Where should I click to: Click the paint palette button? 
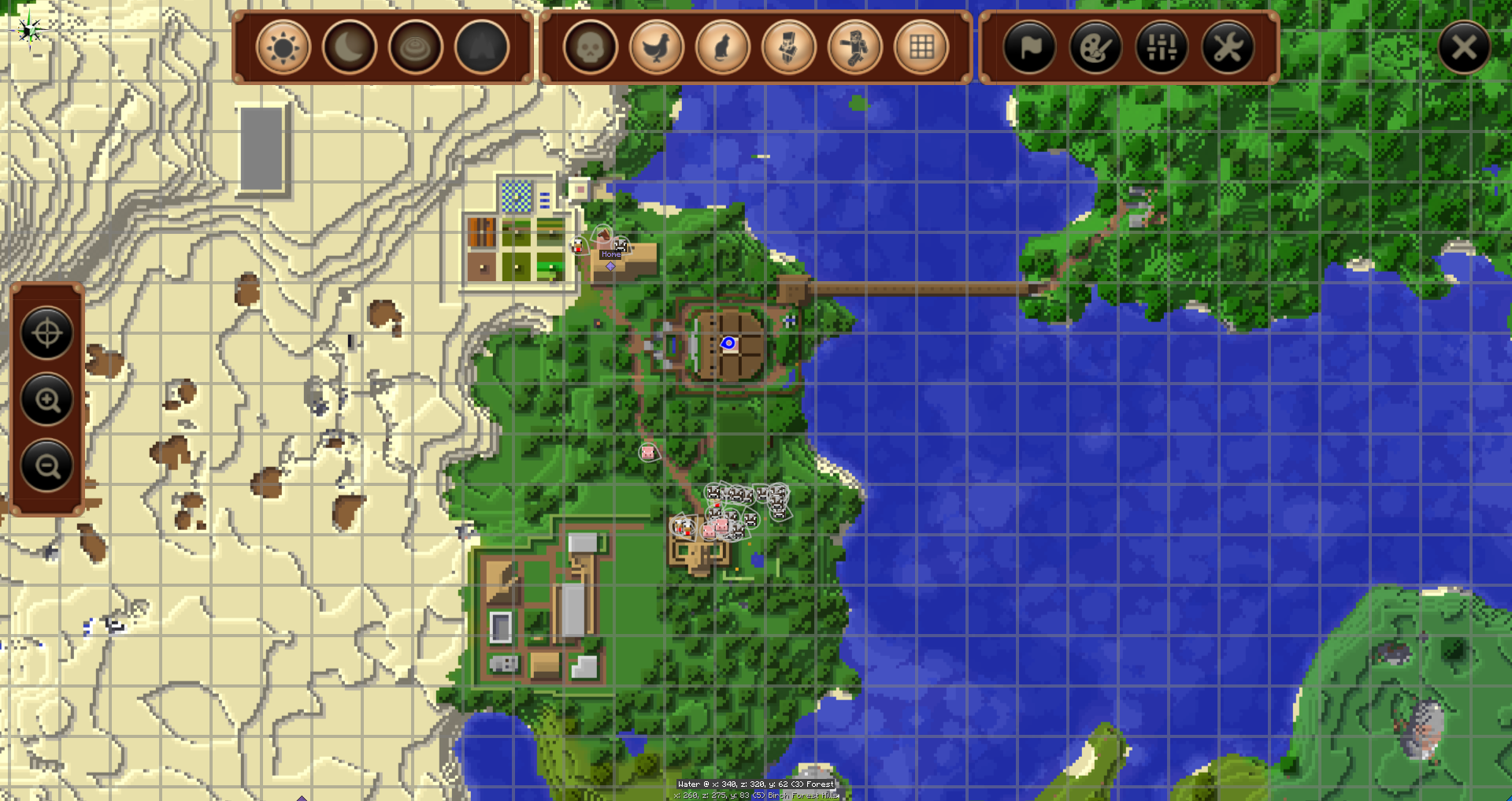point(1095,48)
